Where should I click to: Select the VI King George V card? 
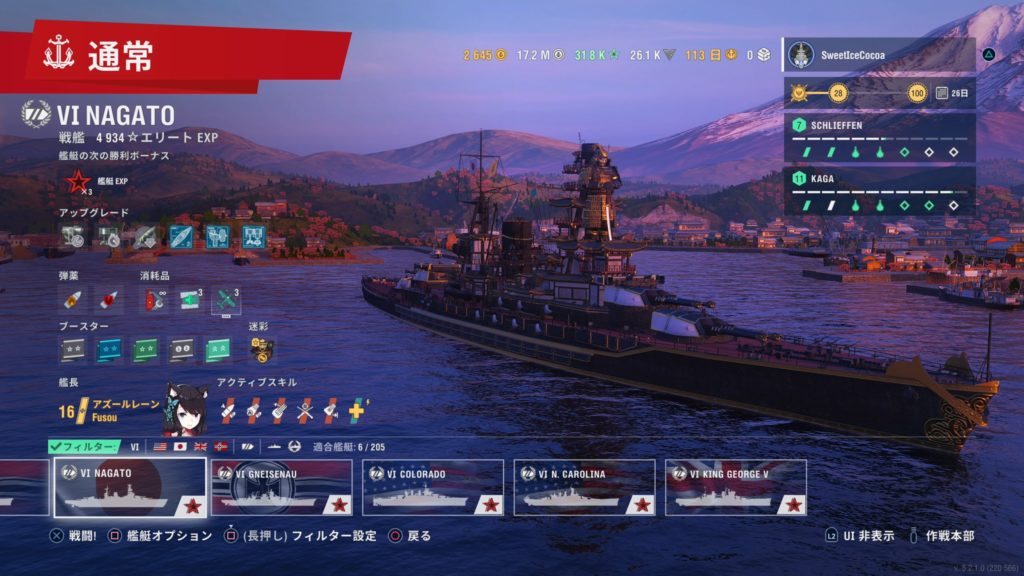click(x=735, y=487)
